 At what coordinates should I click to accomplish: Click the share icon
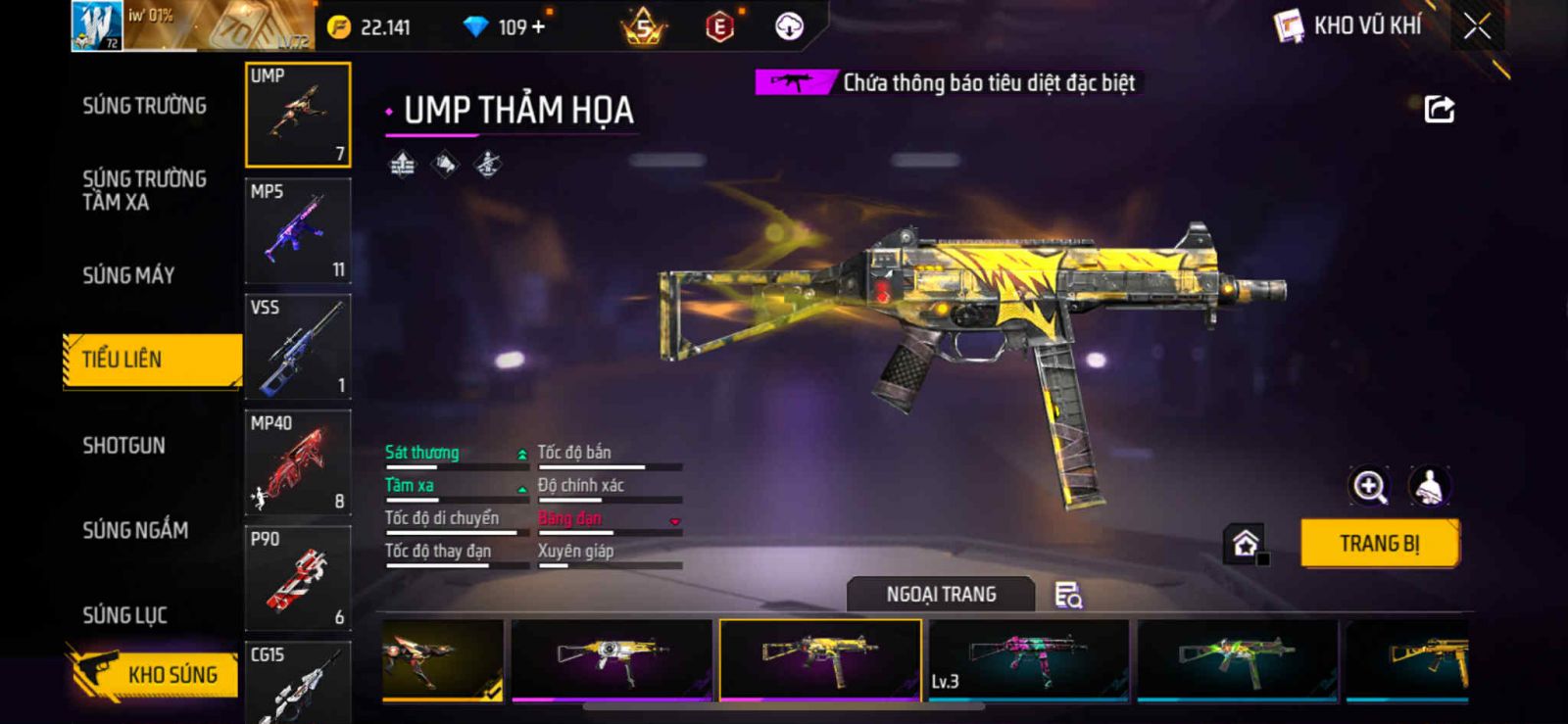(1439, 109)
